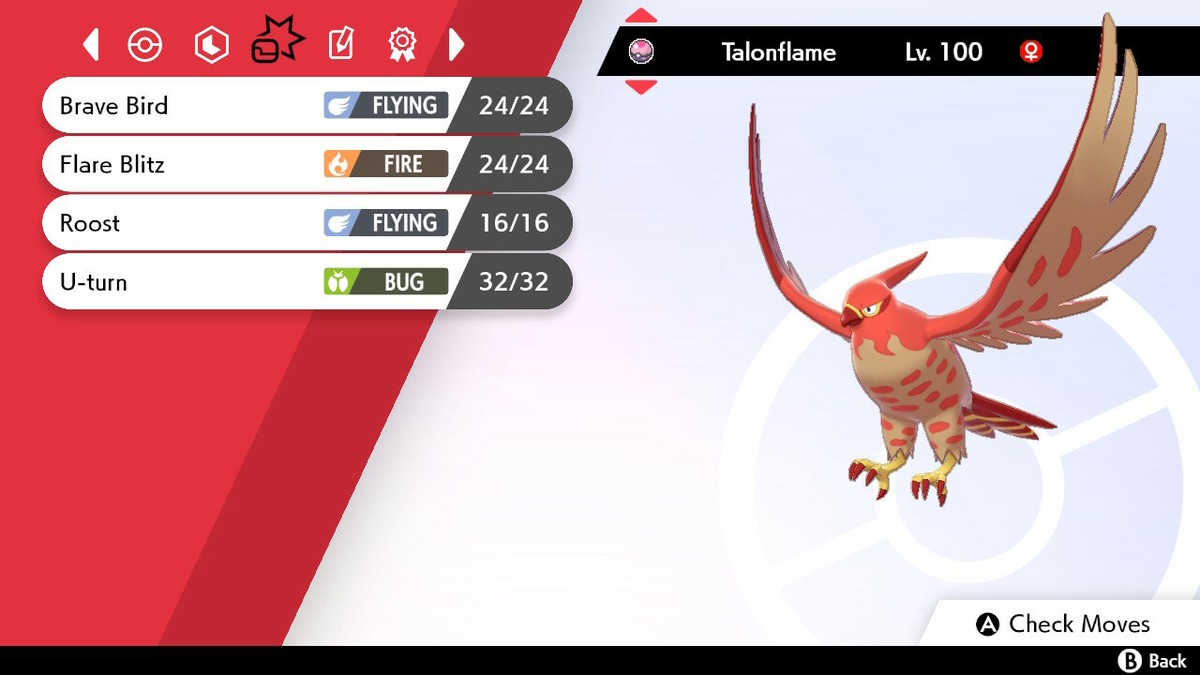1200x675 pixels.
Task: Switch to the Poké Ball summary tab
Action: (x=145, y=45)
